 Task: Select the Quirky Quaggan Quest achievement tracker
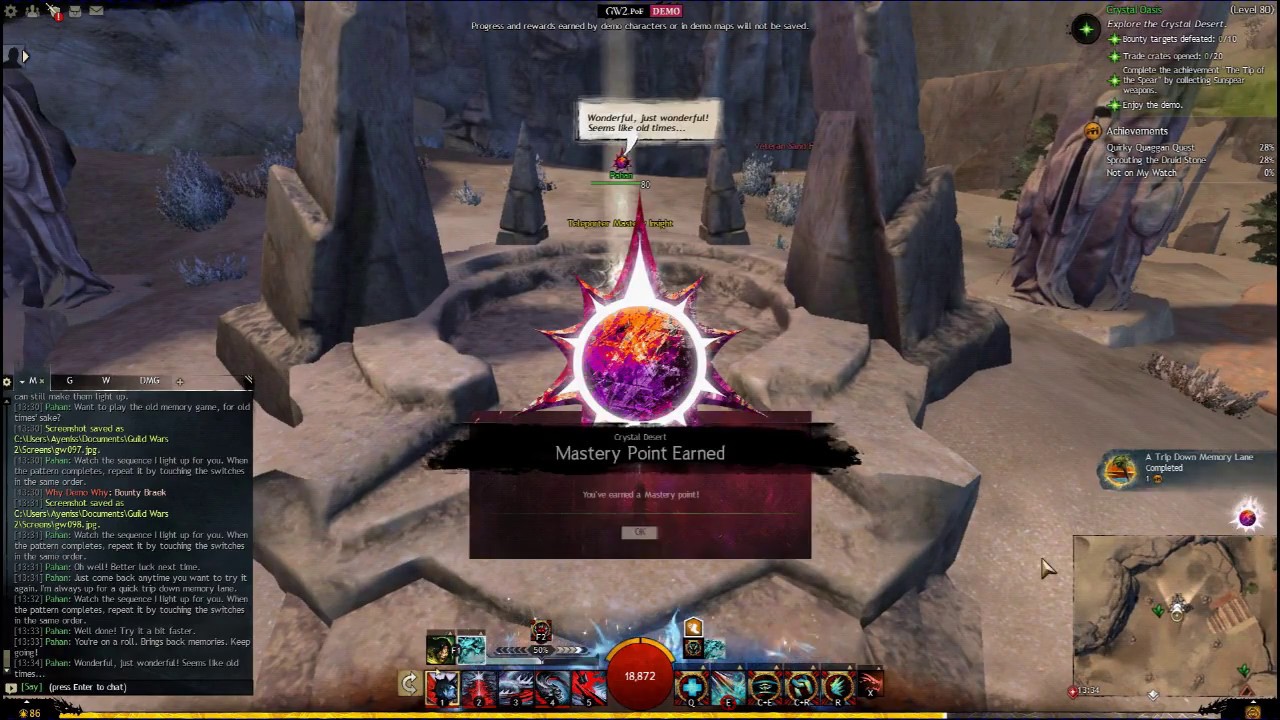(1150, 147)
